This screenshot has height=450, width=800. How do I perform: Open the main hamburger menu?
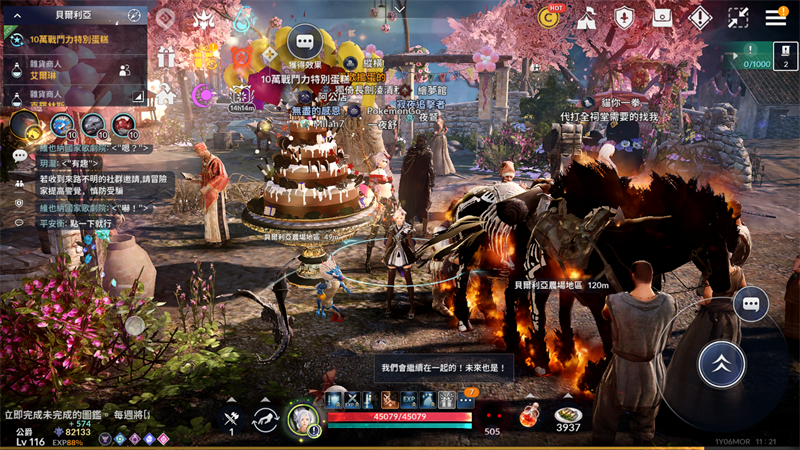775,17
